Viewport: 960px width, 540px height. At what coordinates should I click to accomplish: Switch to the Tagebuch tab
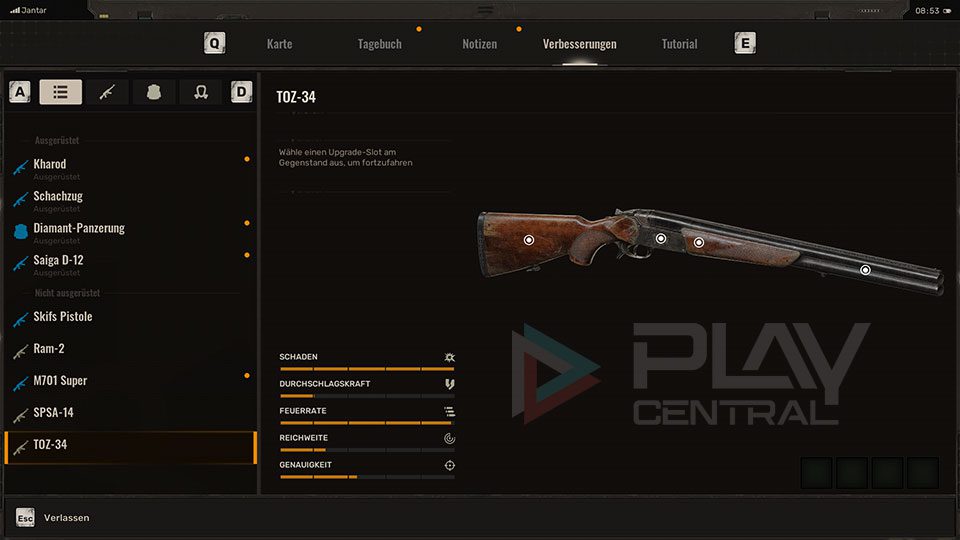pos(379,44)
